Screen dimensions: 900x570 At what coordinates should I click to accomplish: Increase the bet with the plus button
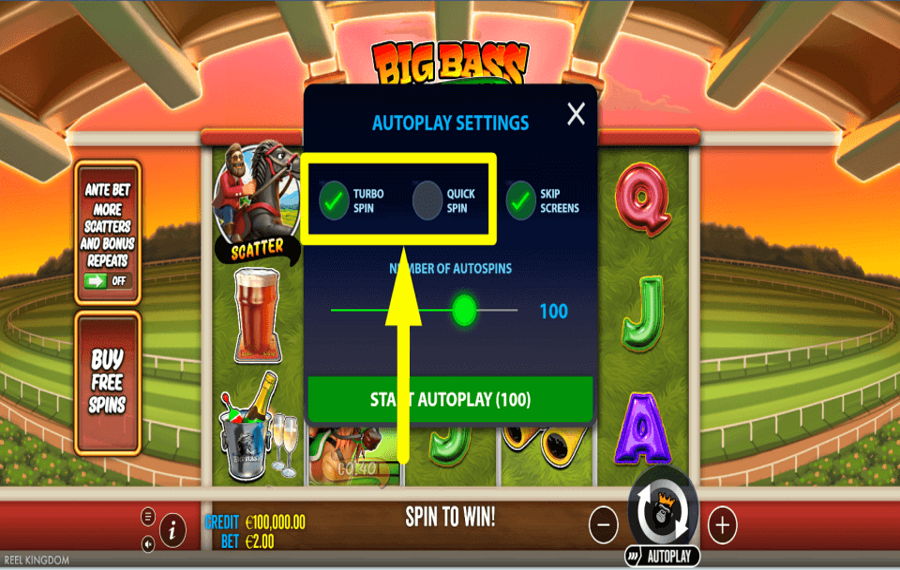coord(722,523)
